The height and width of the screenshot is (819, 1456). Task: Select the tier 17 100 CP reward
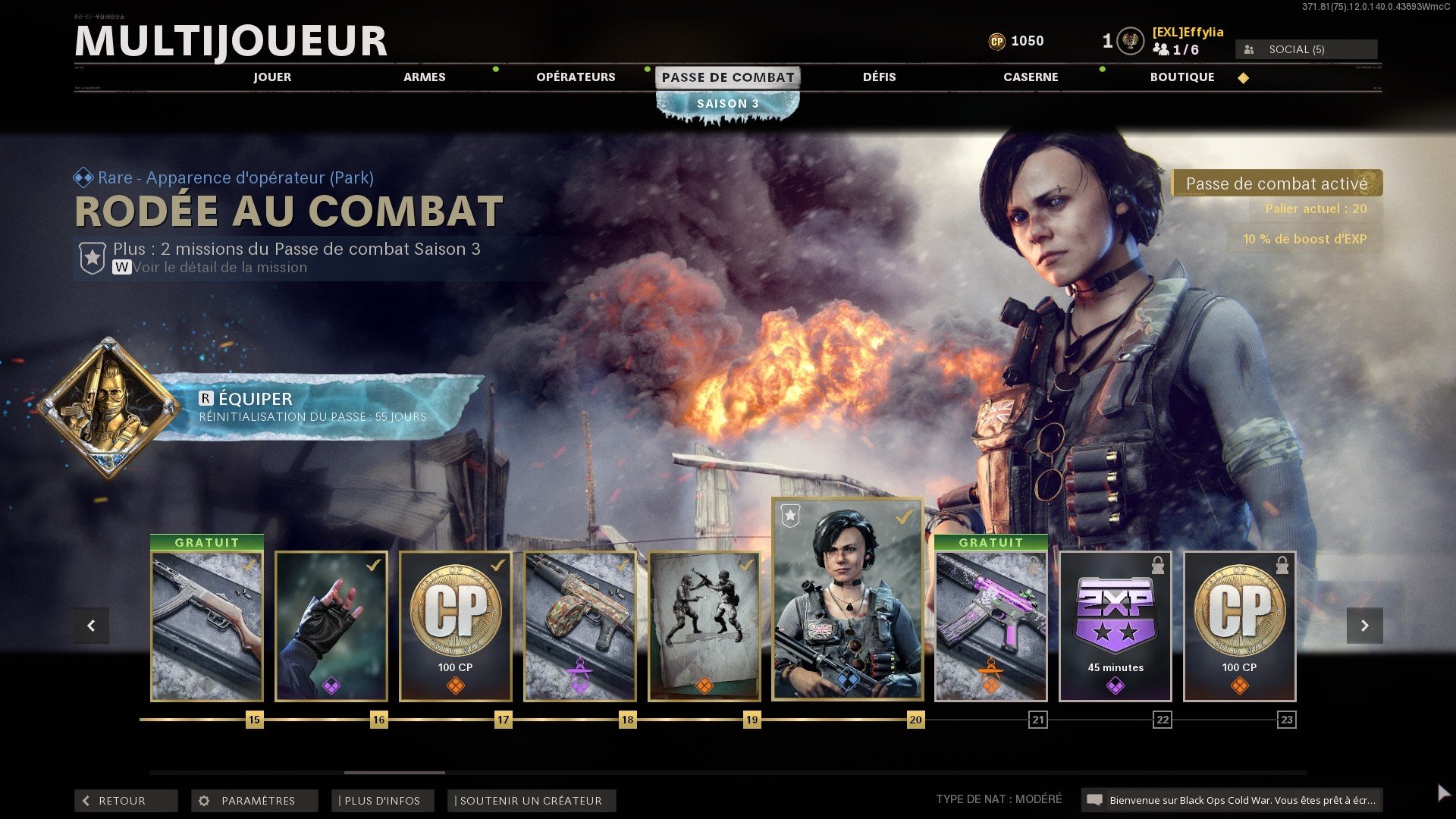point(456,626)
